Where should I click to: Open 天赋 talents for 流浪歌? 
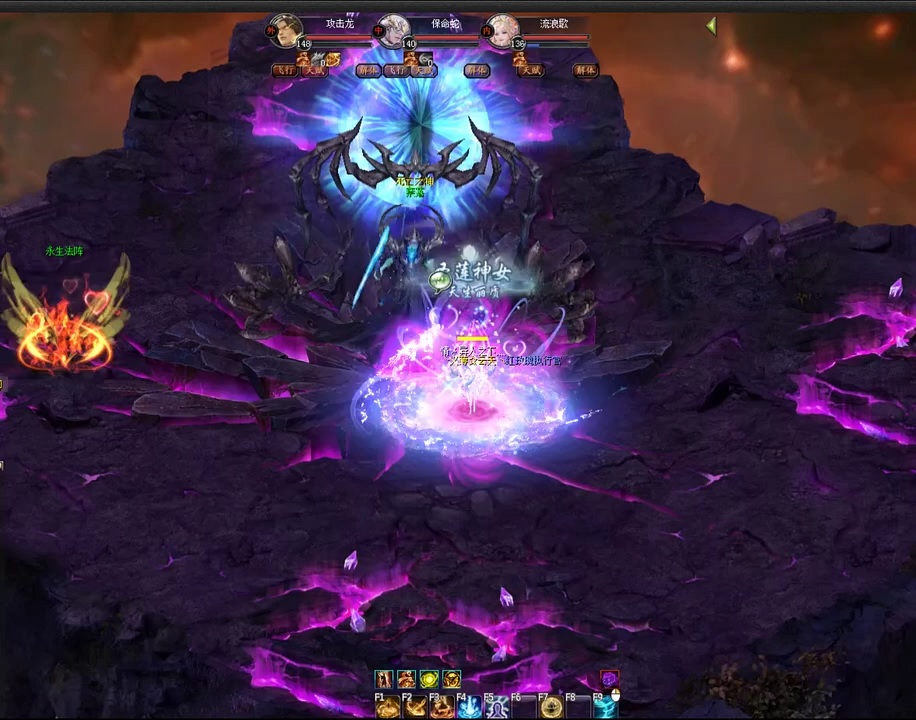[531, 71]
